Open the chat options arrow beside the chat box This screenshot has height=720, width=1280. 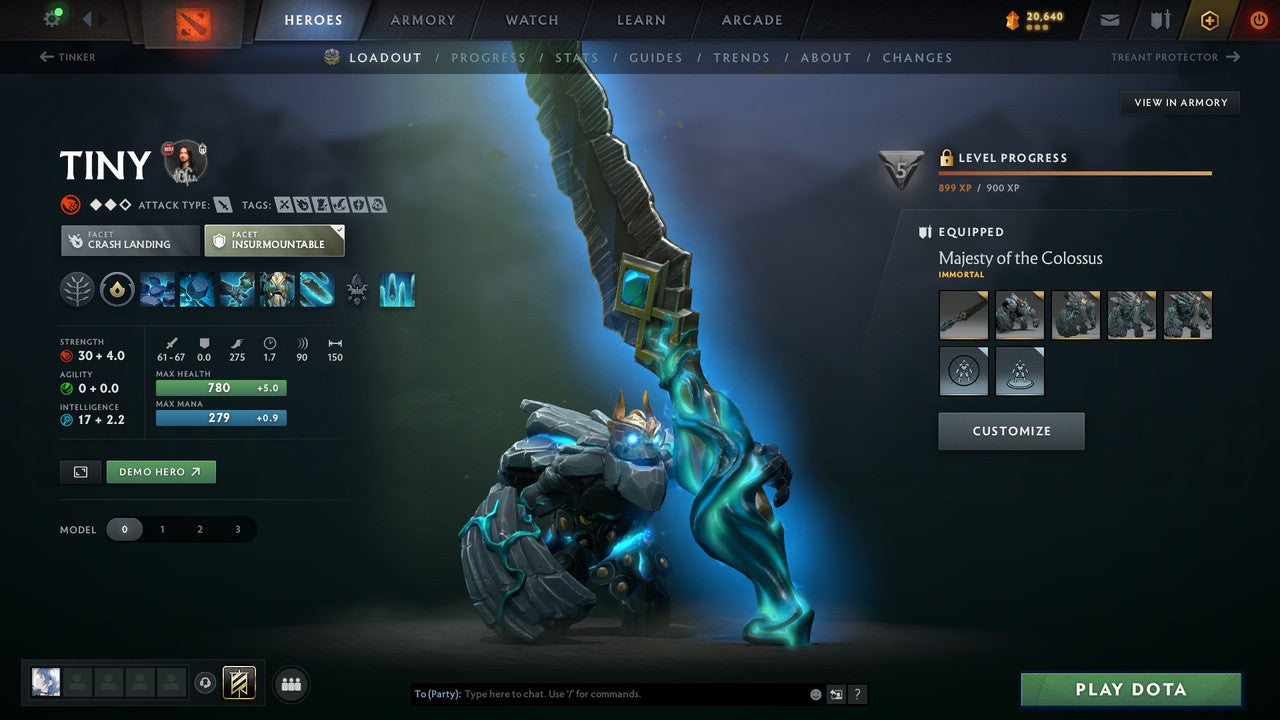click(835, 693)
